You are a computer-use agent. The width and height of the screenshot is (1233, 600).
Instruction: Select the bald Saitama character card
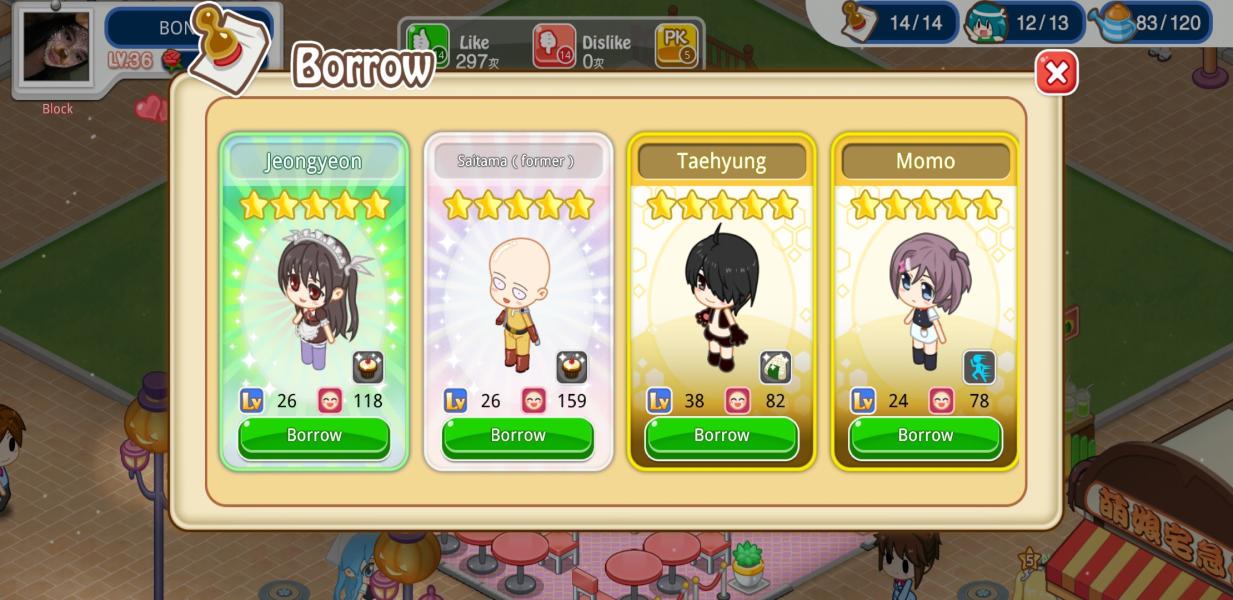click(518, 295)
